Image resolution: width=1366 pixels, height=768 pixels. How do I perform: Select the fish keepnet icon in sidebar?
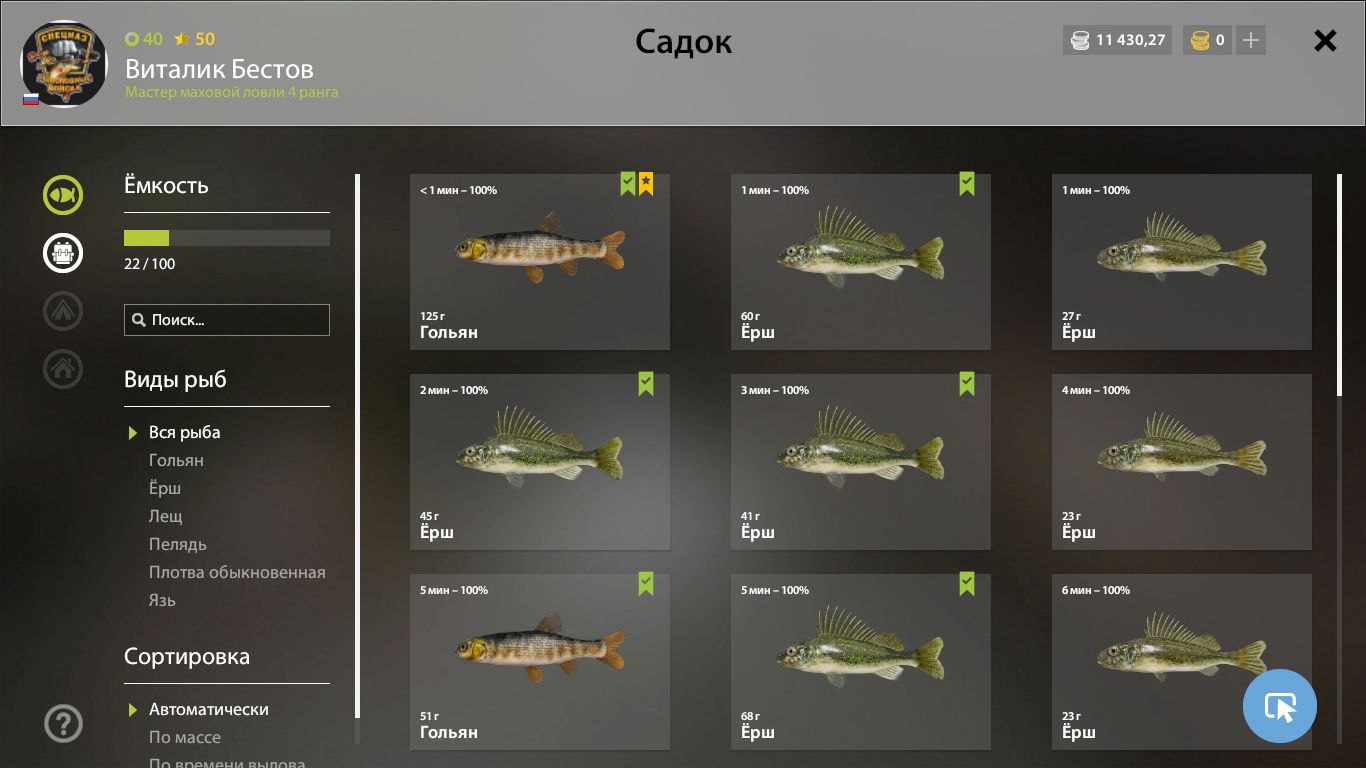tap(62, 195)
